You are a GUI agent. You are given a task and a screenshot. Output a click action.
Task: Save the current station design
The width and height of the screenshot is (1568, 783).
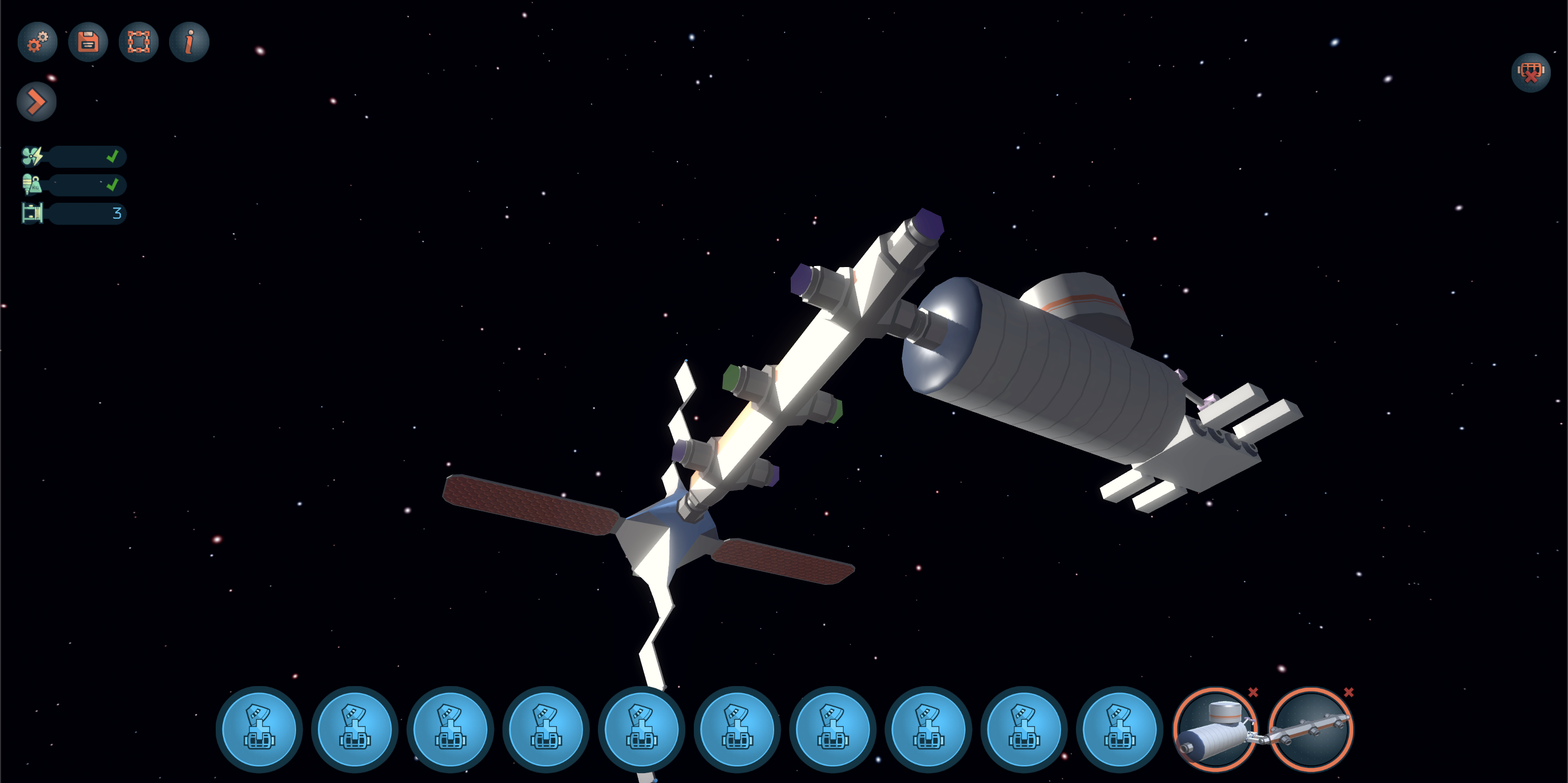(87, 41)
